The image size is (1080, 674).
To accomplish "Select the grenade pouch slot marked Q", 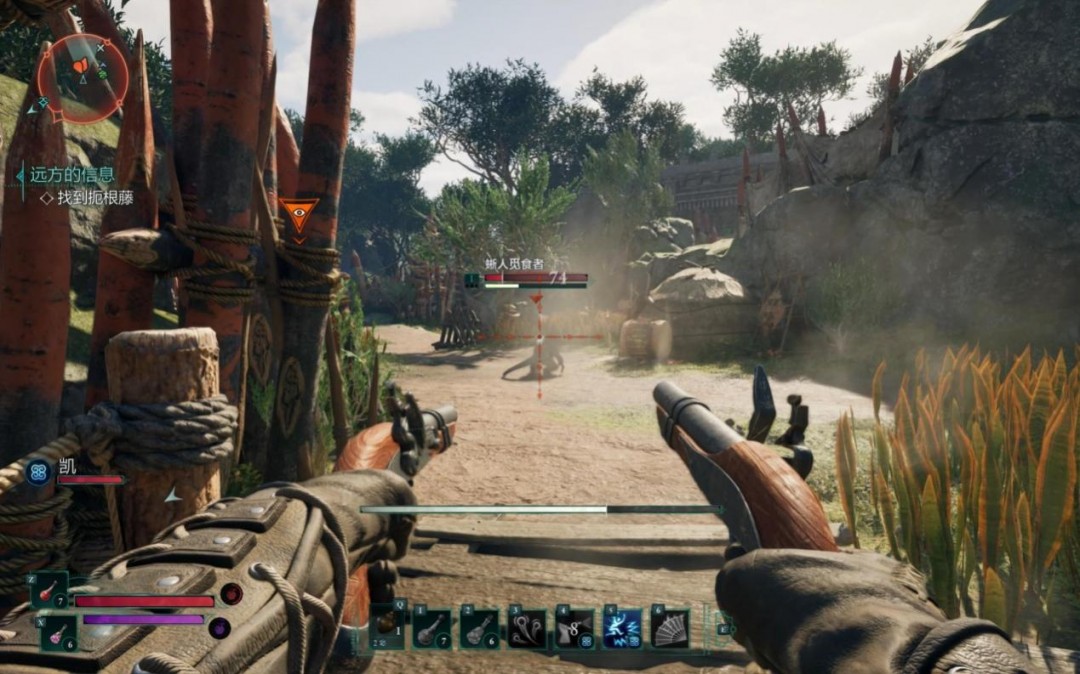I will click(x=388, y=628).
